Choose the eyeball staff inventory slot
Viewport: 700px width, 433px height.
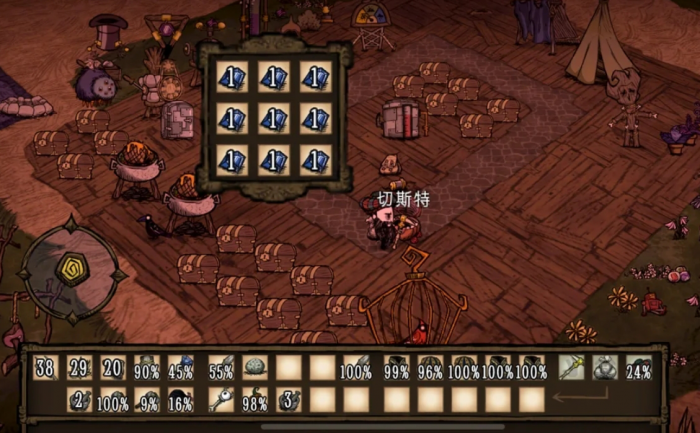click(x=221, y=401)
